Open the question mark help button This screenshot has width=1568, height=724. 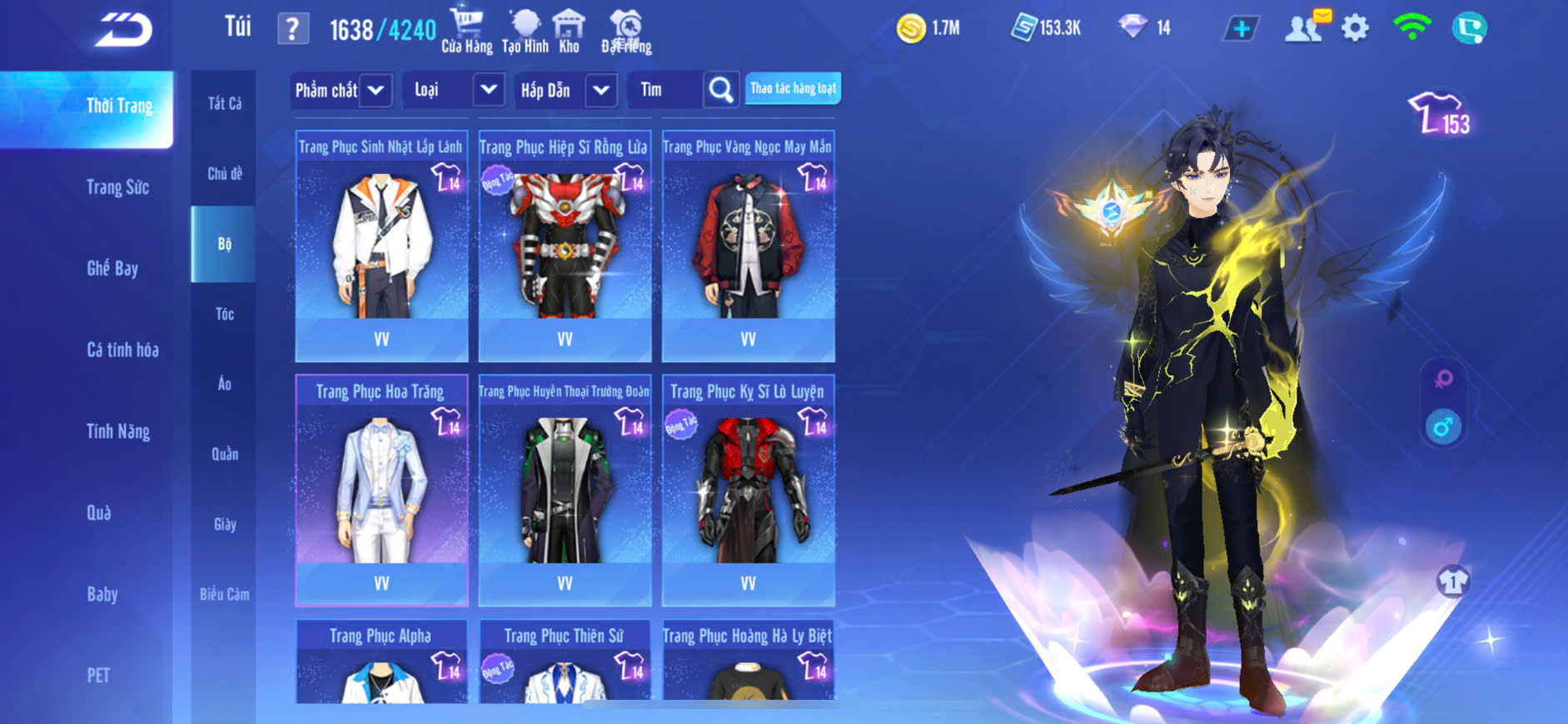coord(292,30)
